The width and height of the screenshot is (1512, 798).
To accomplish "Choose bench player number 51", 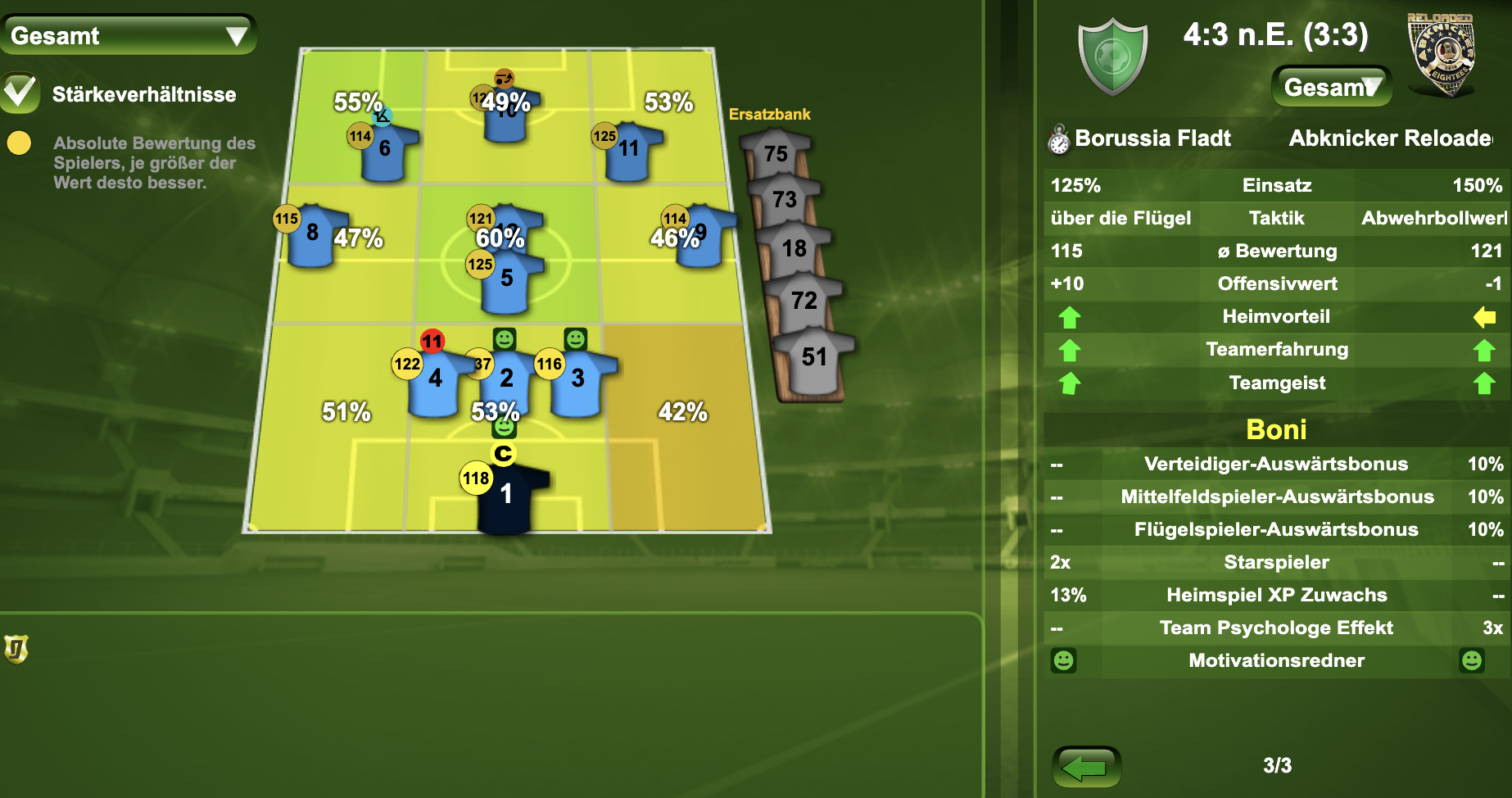I will click(x=813, y=358).
